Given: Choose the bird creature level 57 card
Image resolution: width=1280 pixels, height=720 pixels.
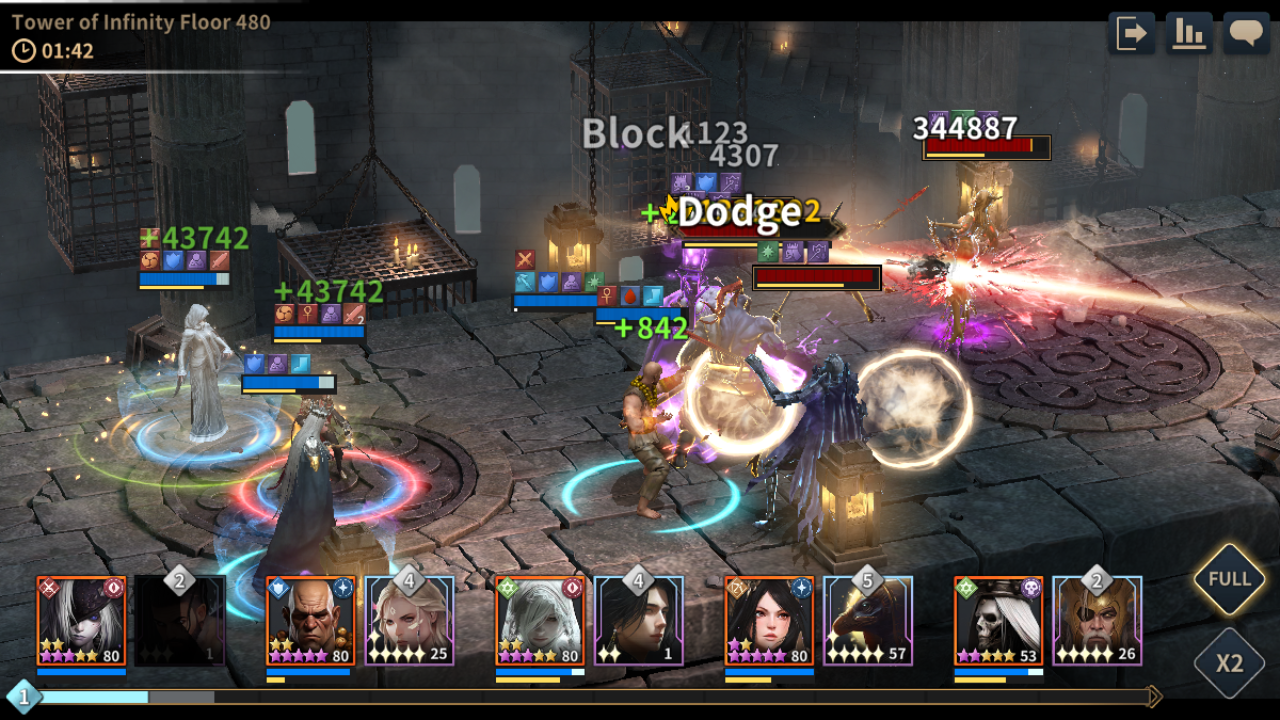Looking at the screenshot, I should (868, 621).
